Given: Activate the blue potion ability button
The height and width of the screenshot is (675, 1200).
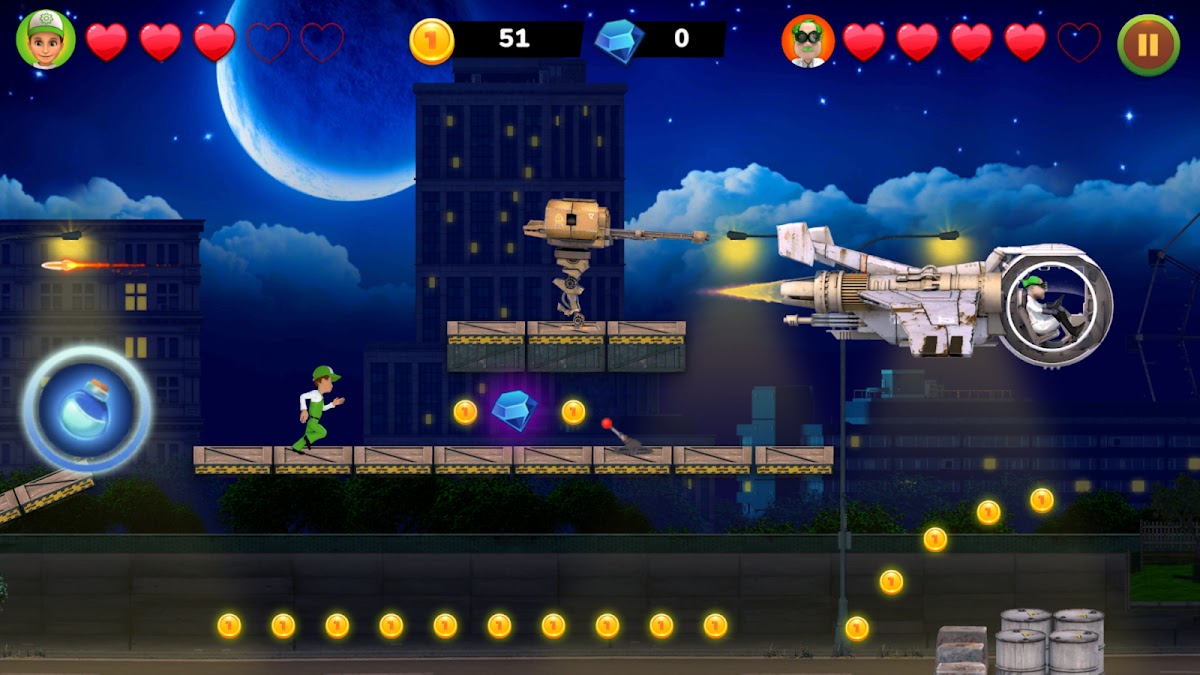Looking at the screenshot, I should [x=87, y=409].
